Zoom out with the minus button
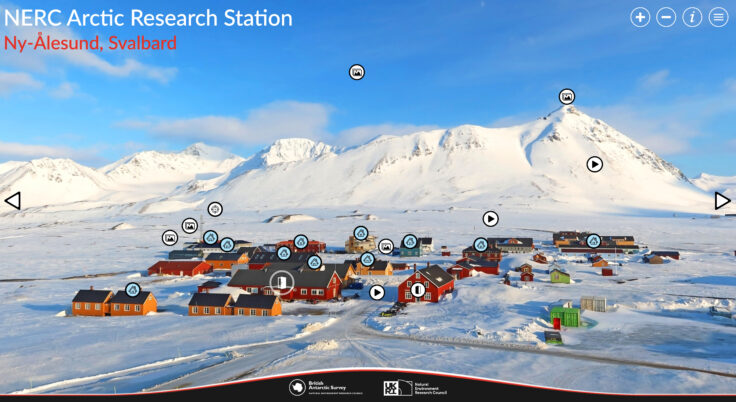 (666, 17)
